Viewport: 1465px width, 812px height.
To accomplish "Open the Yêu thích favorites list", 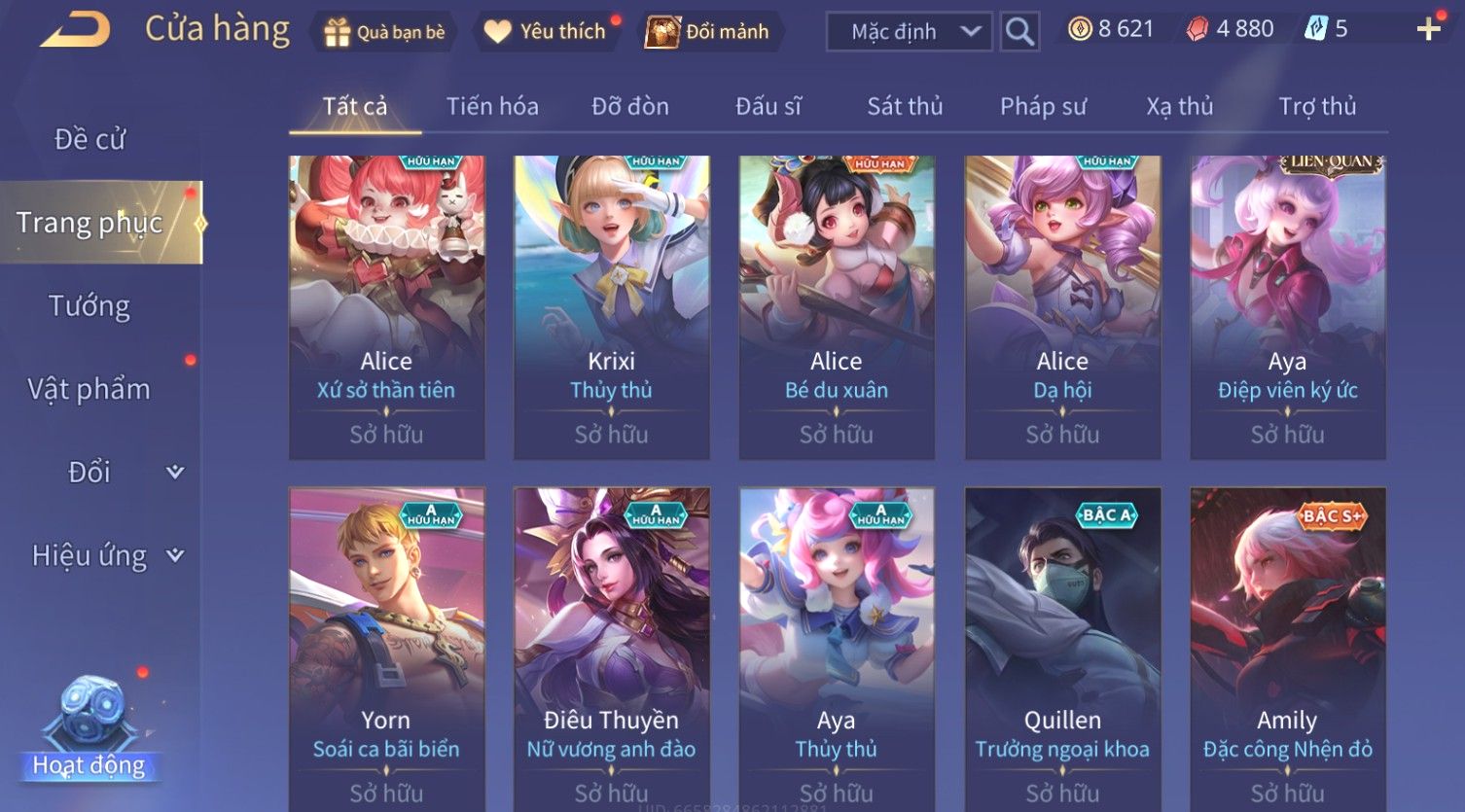I will (x=547, y=32).
